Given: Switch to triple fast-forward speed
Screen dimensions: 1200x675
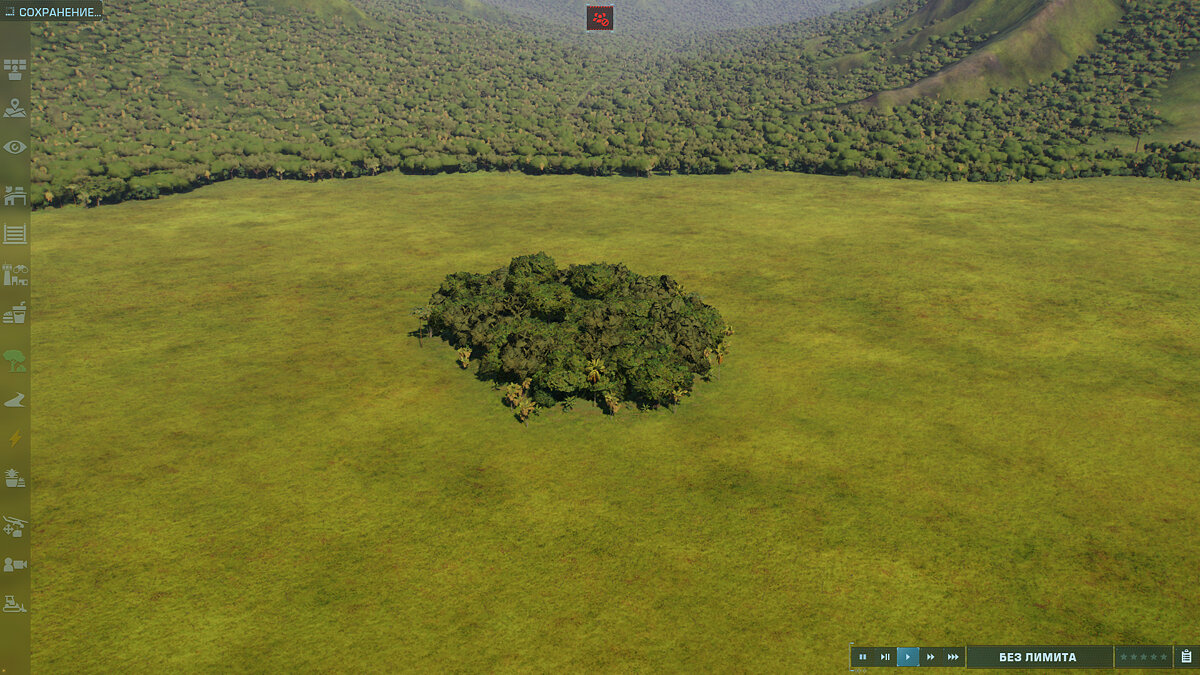Looking at the screenshot, I should pos(954,657).
